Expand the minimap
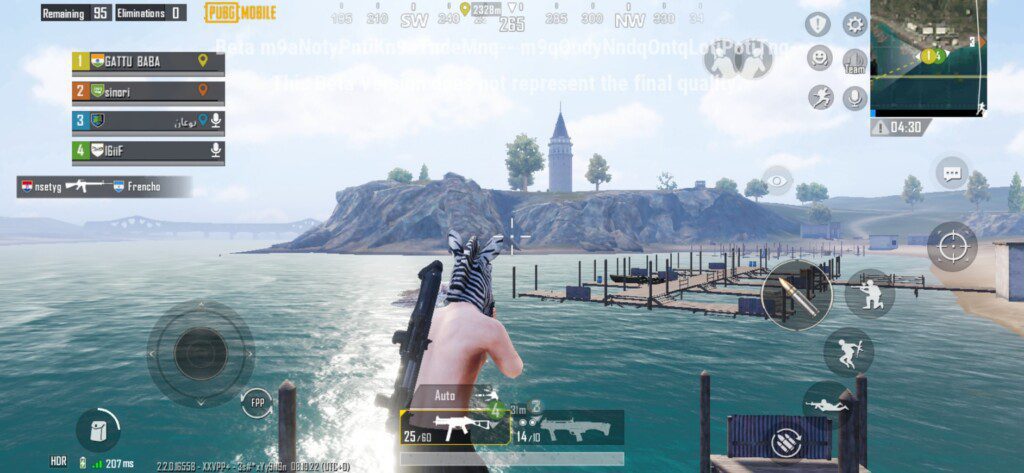Image resolution: width=1024 pixels, height=473 pixels. point(928,56)
